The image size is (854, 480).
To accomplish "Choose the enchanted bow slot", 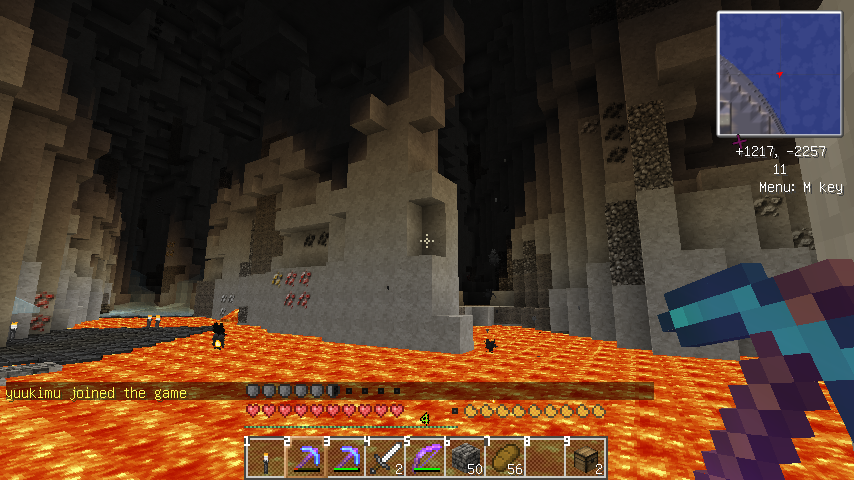I will (x=426, y=458).
